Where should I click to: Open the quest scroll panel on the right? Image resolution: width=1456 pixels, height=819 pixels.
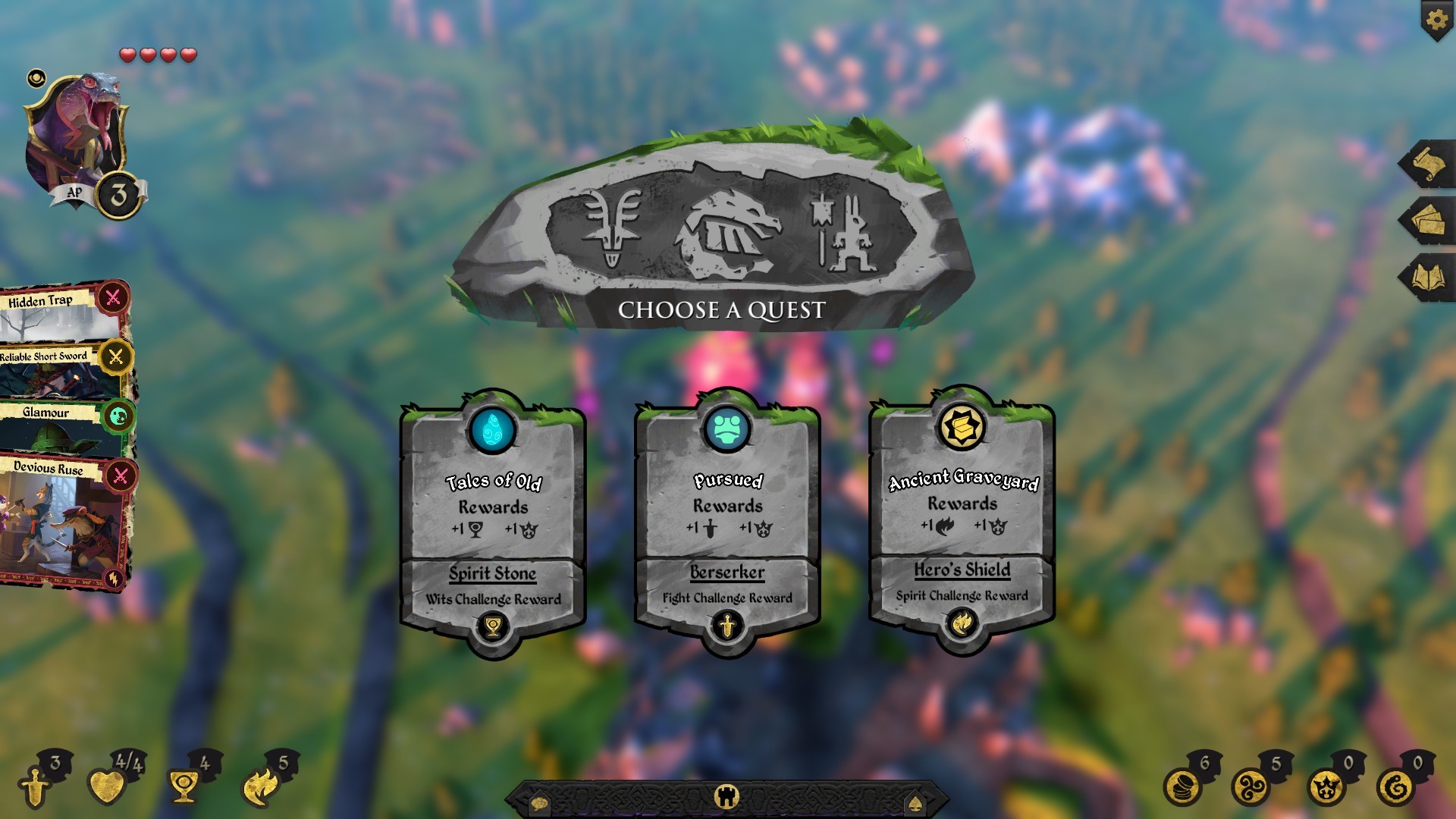click(x=1431, y=162)
